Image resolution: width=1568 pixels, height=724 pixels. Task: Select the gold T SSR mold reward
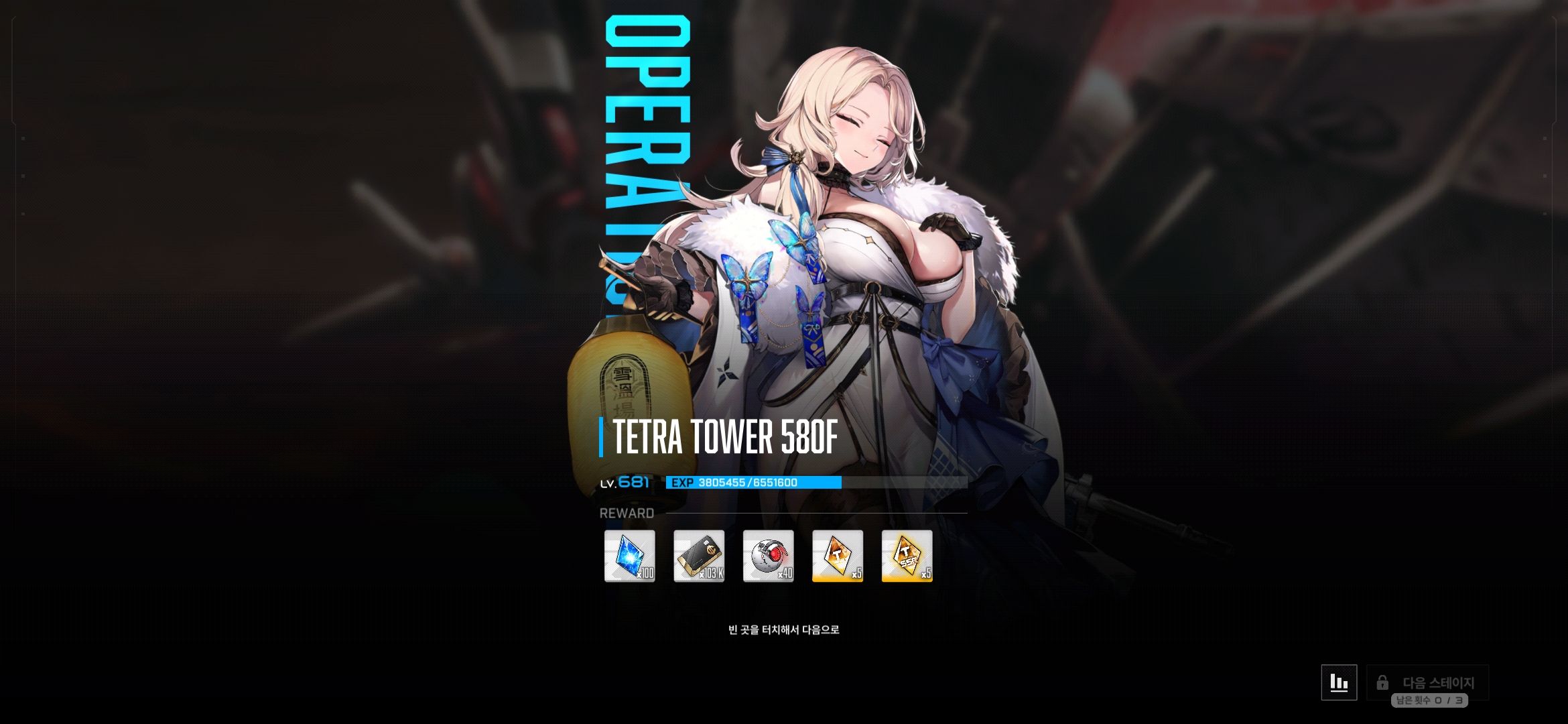[x=907, y=556]
